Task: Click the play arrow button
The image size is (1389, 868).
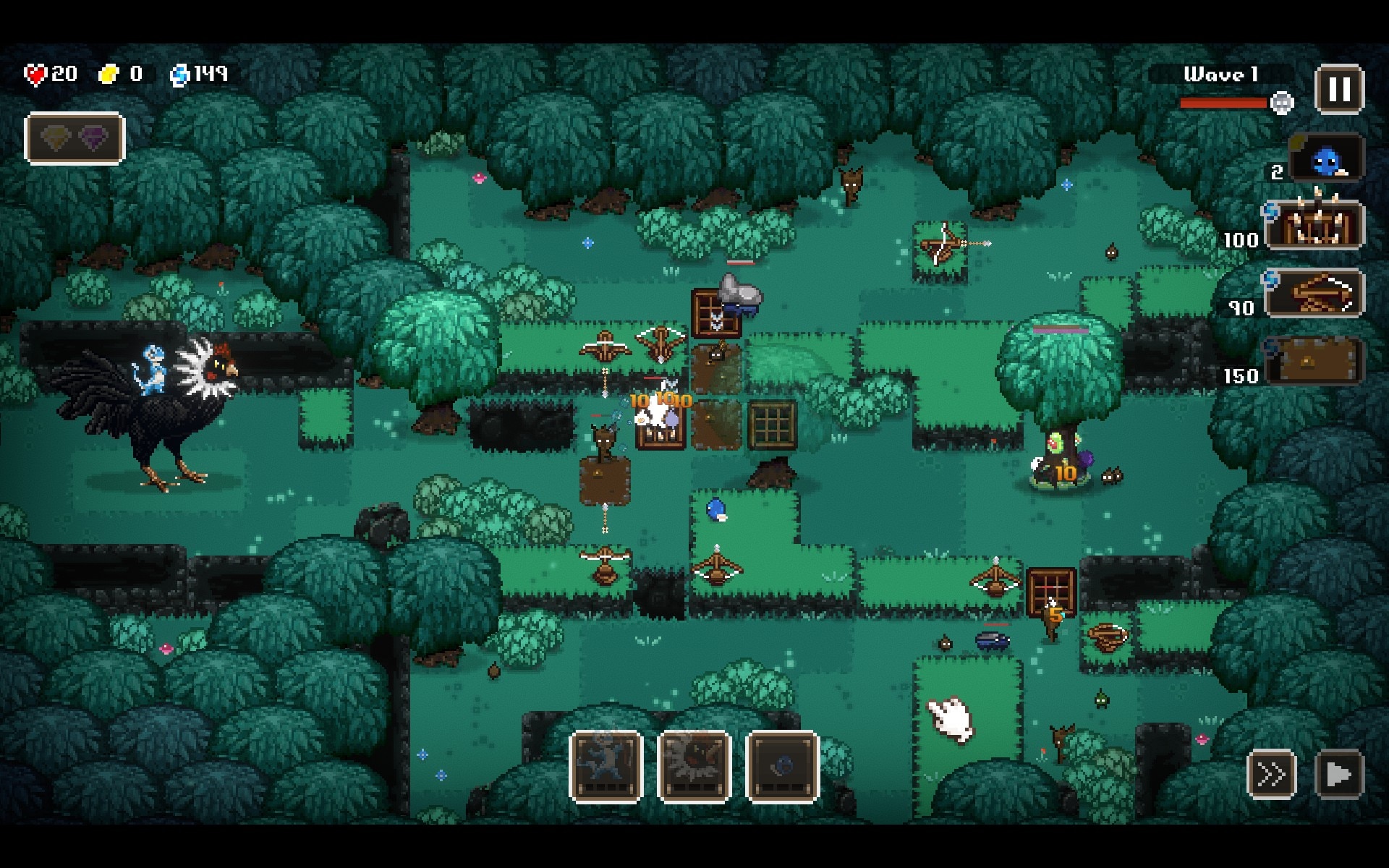Action: coord(1338,775)
